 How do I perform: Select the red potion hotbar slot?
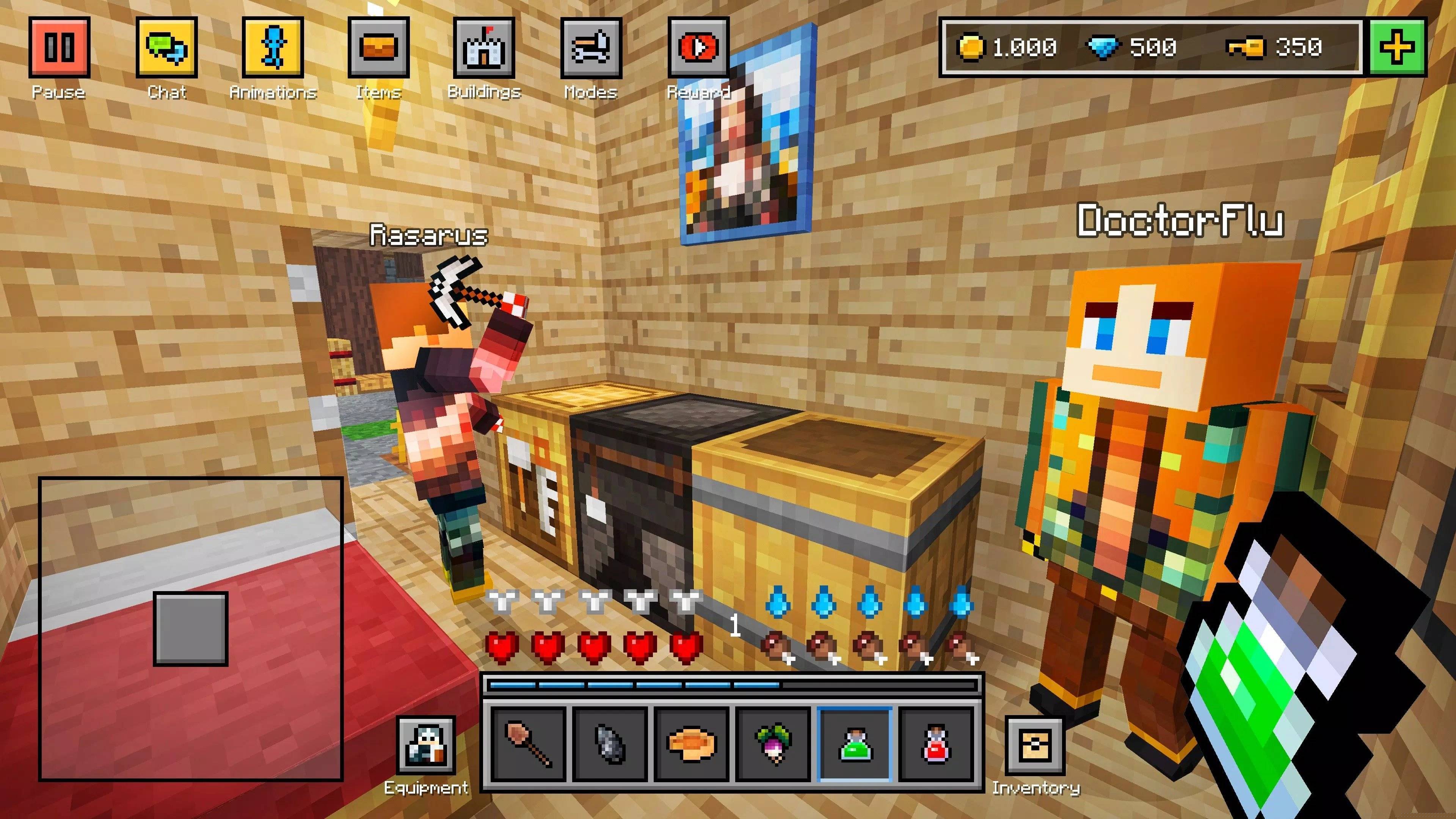pos(937,744)
